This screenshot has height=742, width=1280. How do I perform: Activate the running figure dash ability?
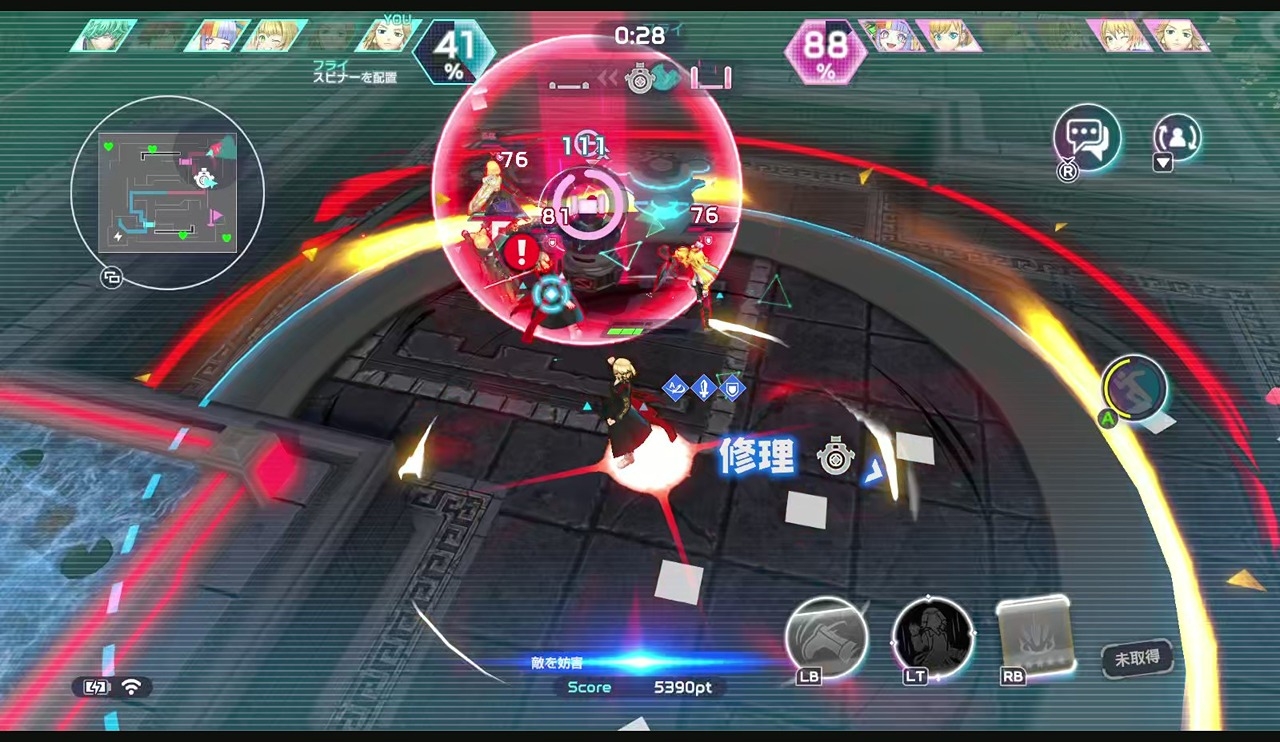(1135, 387)
